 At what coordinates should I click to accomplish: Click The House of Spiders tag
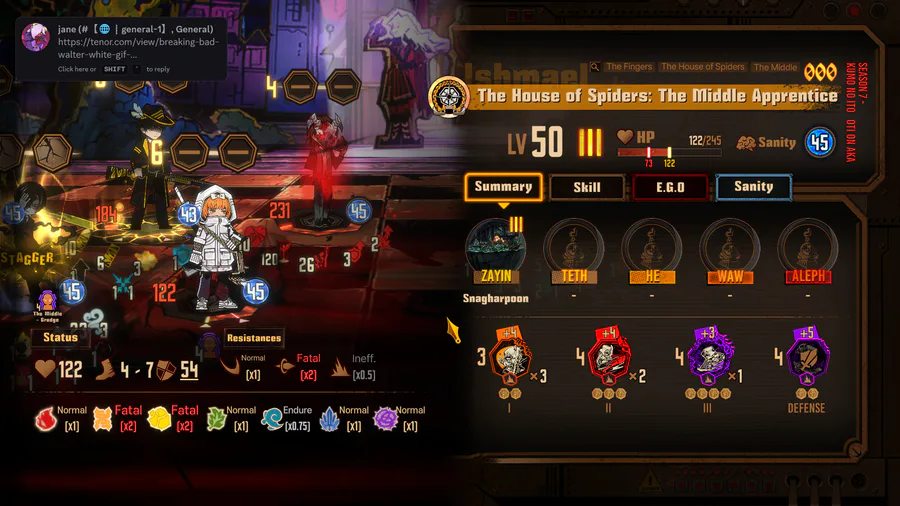703,67
